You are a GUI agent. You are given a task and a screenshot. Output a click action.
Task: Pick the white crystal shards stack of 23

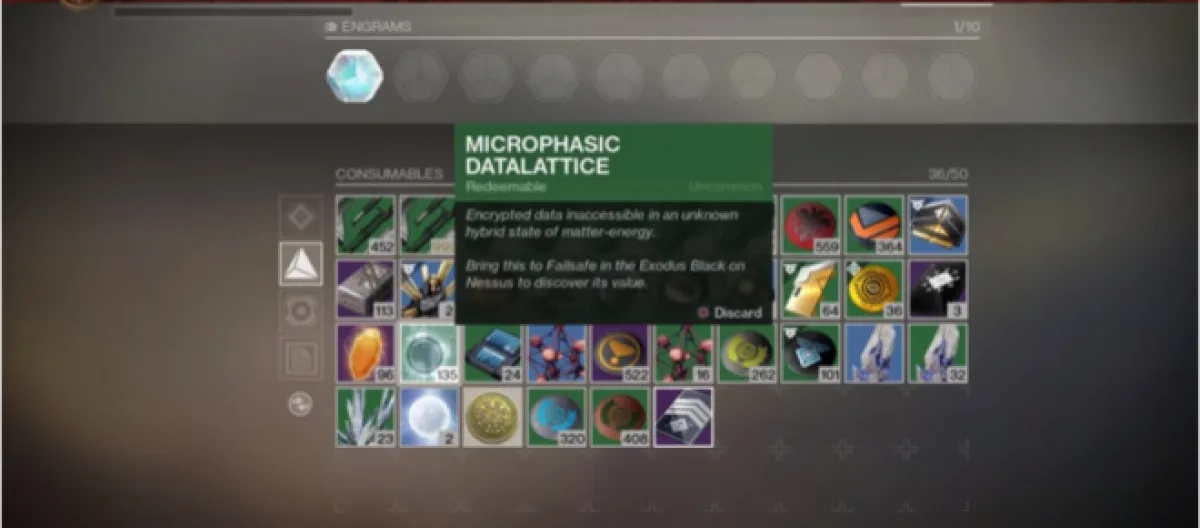(366, 417)
